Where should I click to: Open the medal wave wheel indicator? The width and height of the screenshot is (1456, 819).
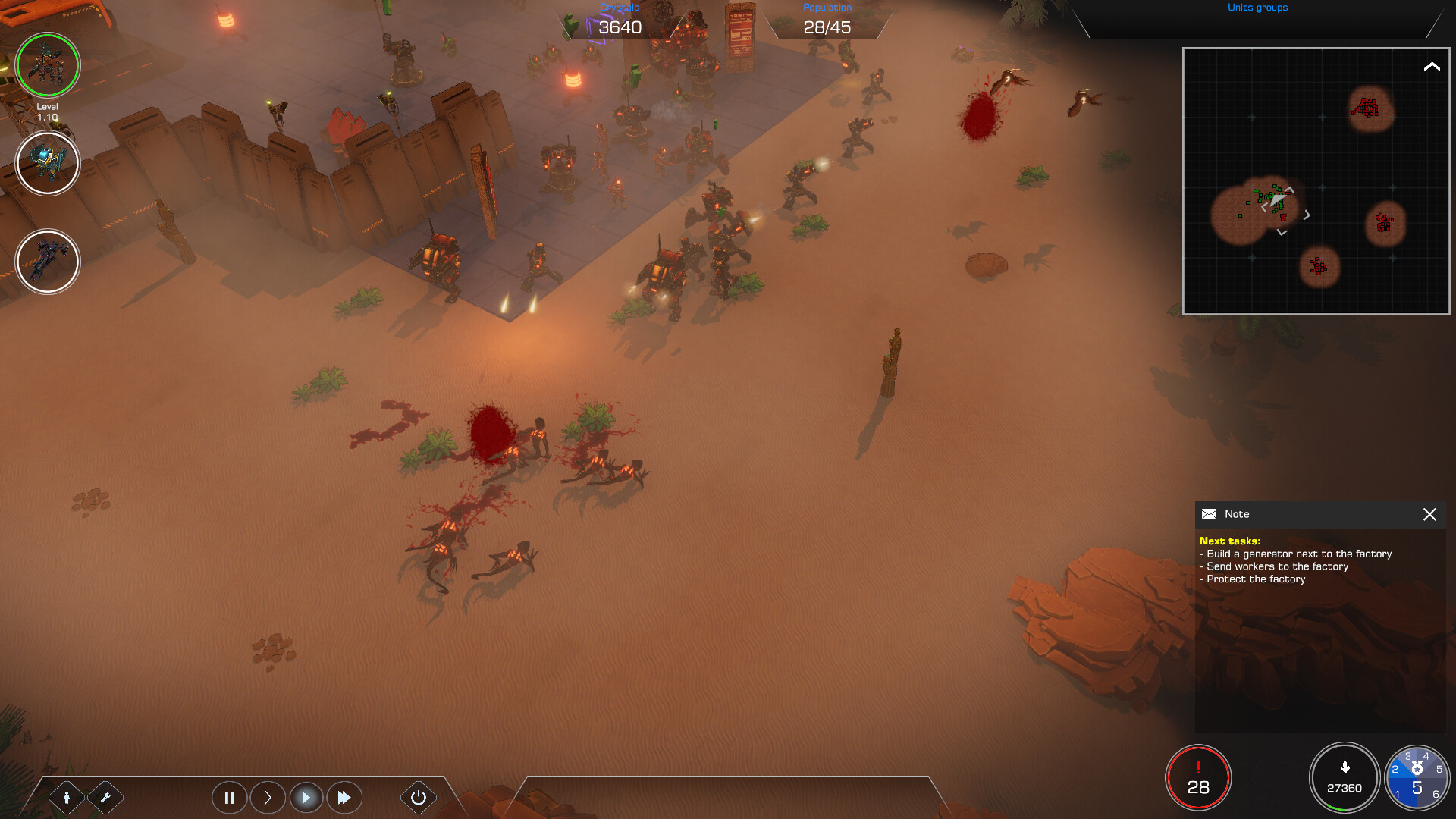(x=1417, y=778)
